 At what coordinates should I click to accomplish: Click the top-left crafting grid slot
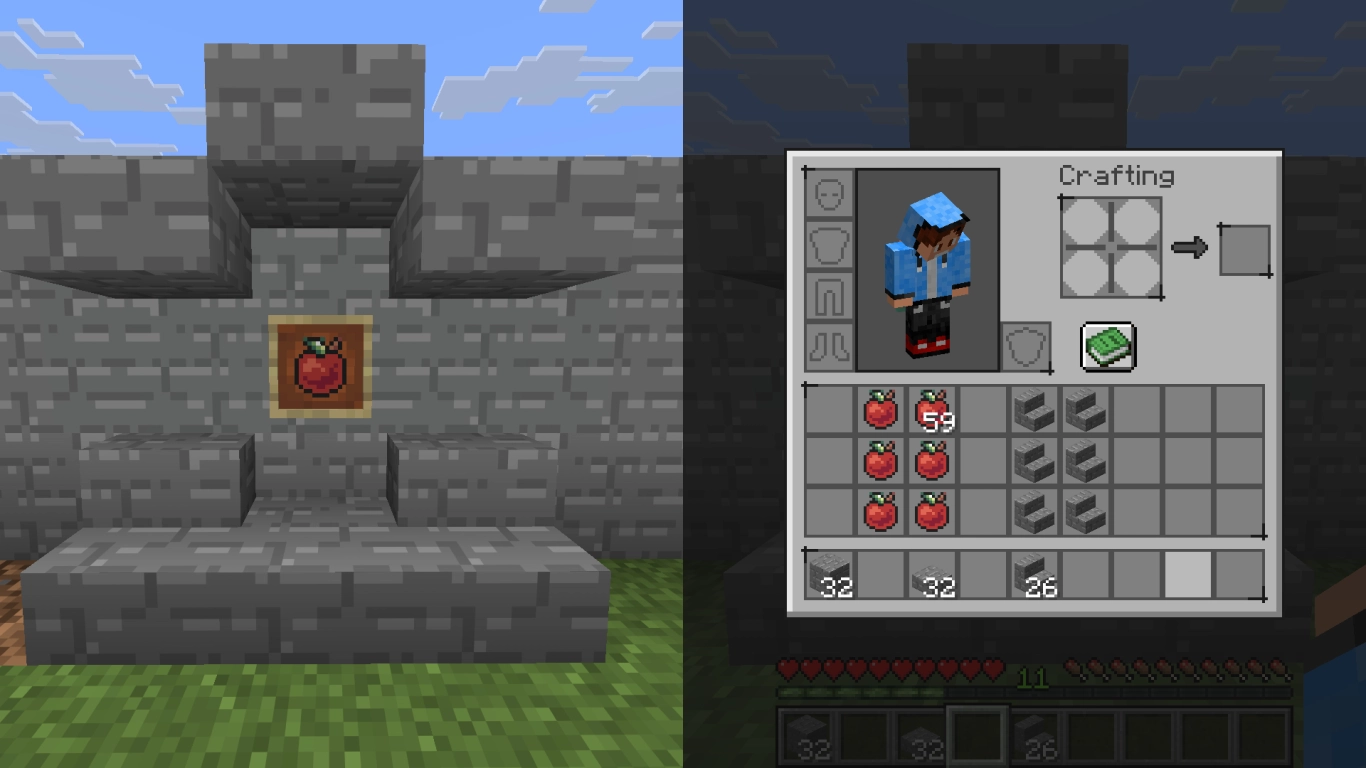coord(1086,222)
